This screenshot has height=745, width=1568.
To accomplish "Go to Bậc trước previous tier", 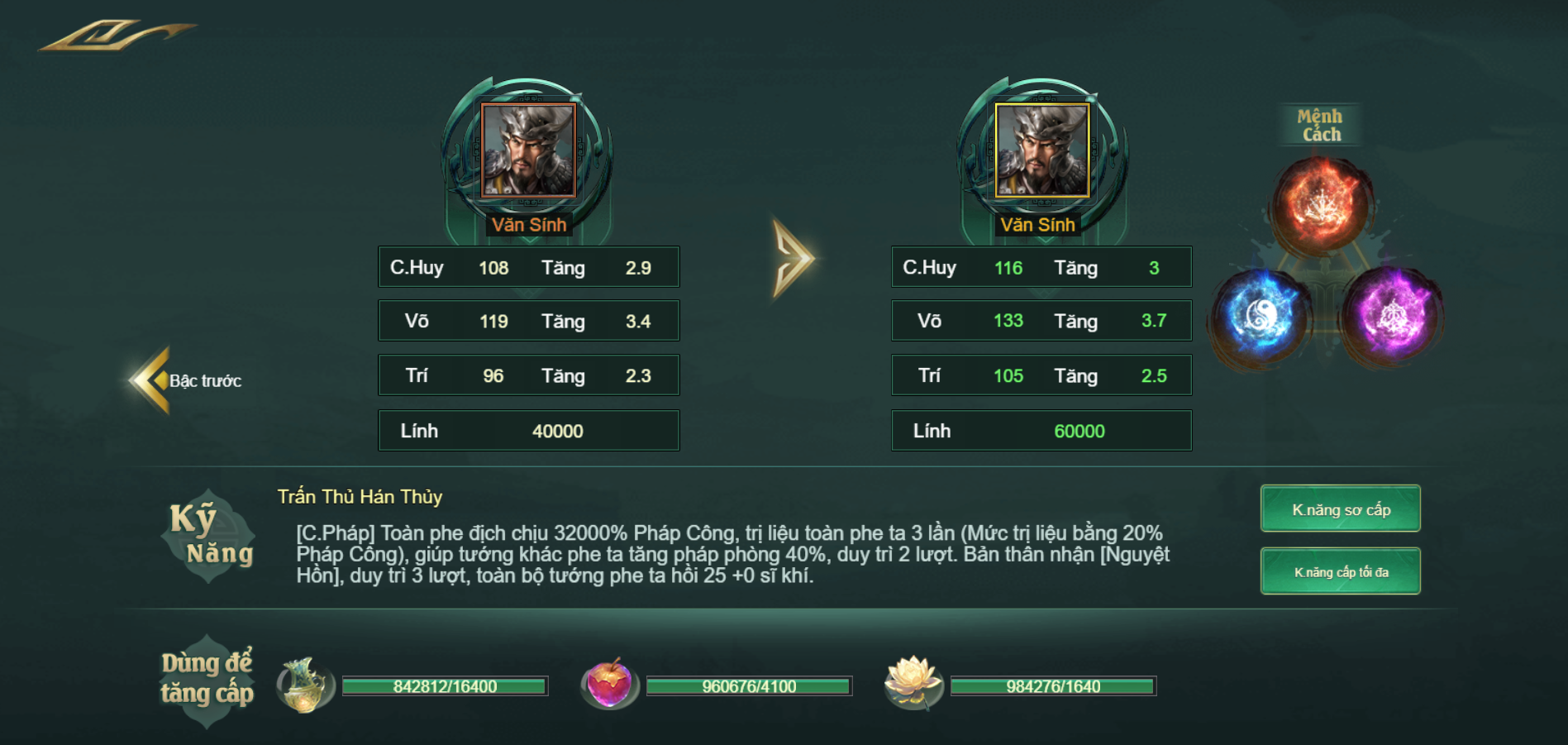I will [x=187, y=380].
